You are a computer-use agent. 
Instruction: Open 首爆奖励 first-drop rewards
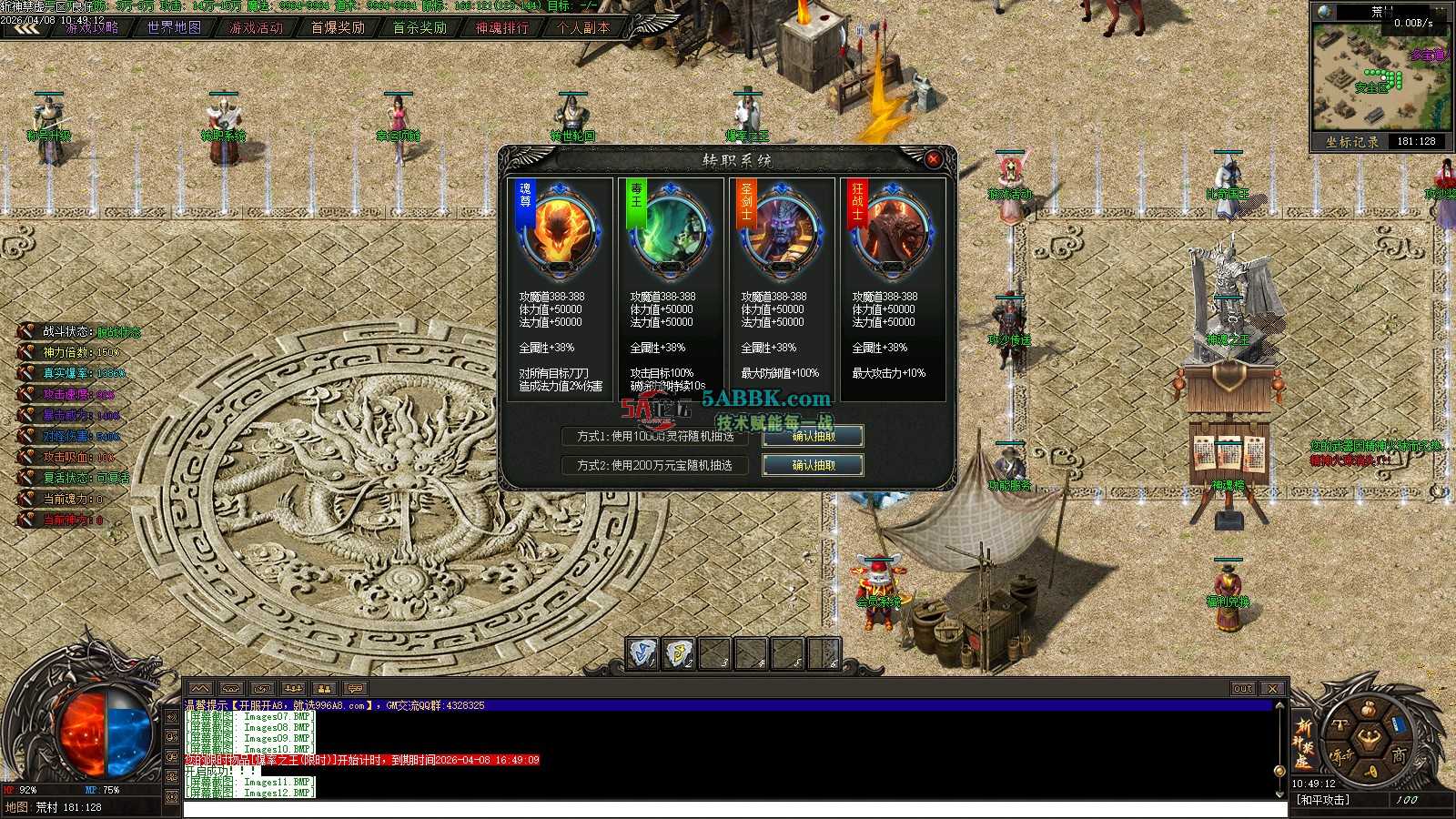338,27
